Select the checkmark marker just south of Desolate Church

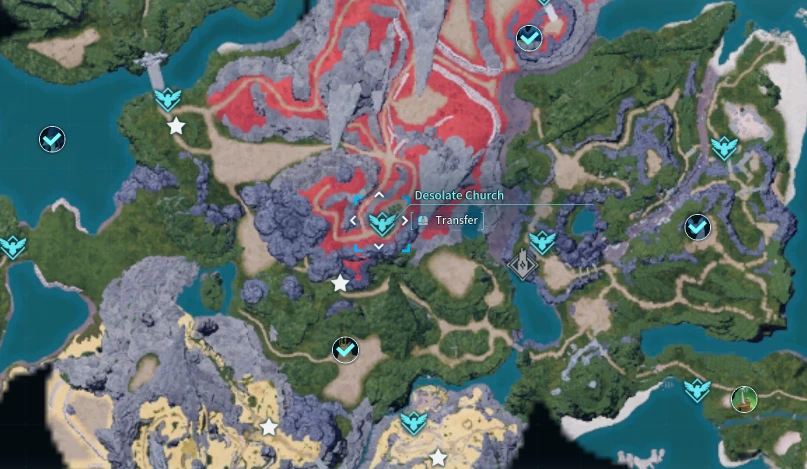click(345, 350)
